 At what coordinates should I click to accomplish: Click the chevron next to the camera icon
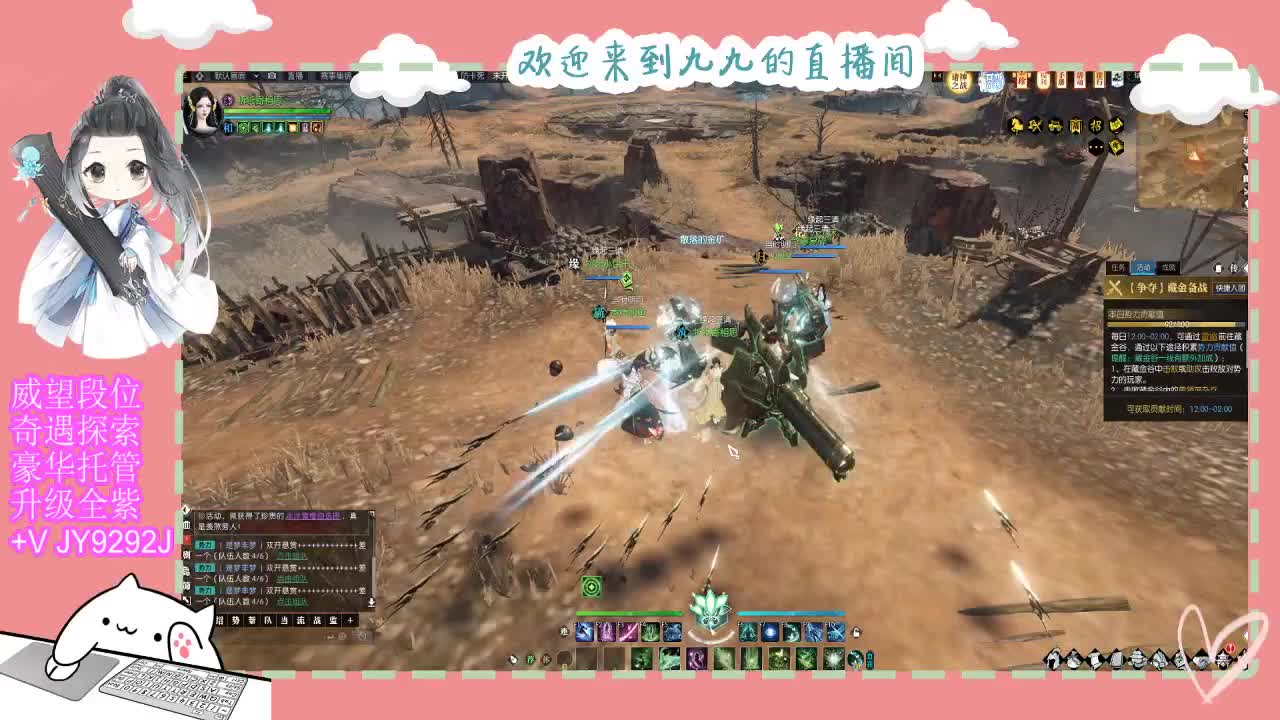[x=256, y=77]
